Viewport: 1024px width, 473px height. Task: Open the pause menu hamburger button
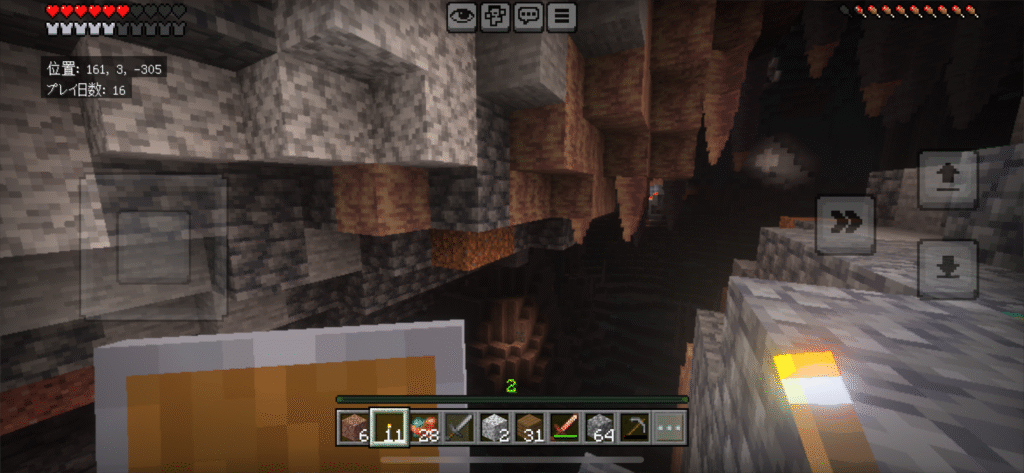pos(563,15)
